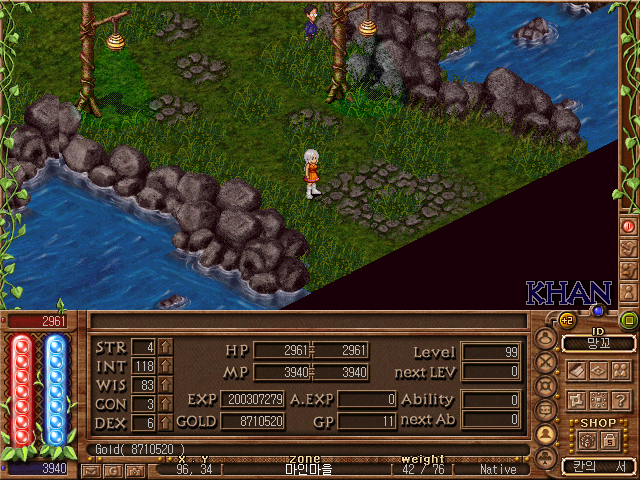The width and height of the screenshot is (640, 480).
Task: Click the green square round button
Action: coord(629,321)
